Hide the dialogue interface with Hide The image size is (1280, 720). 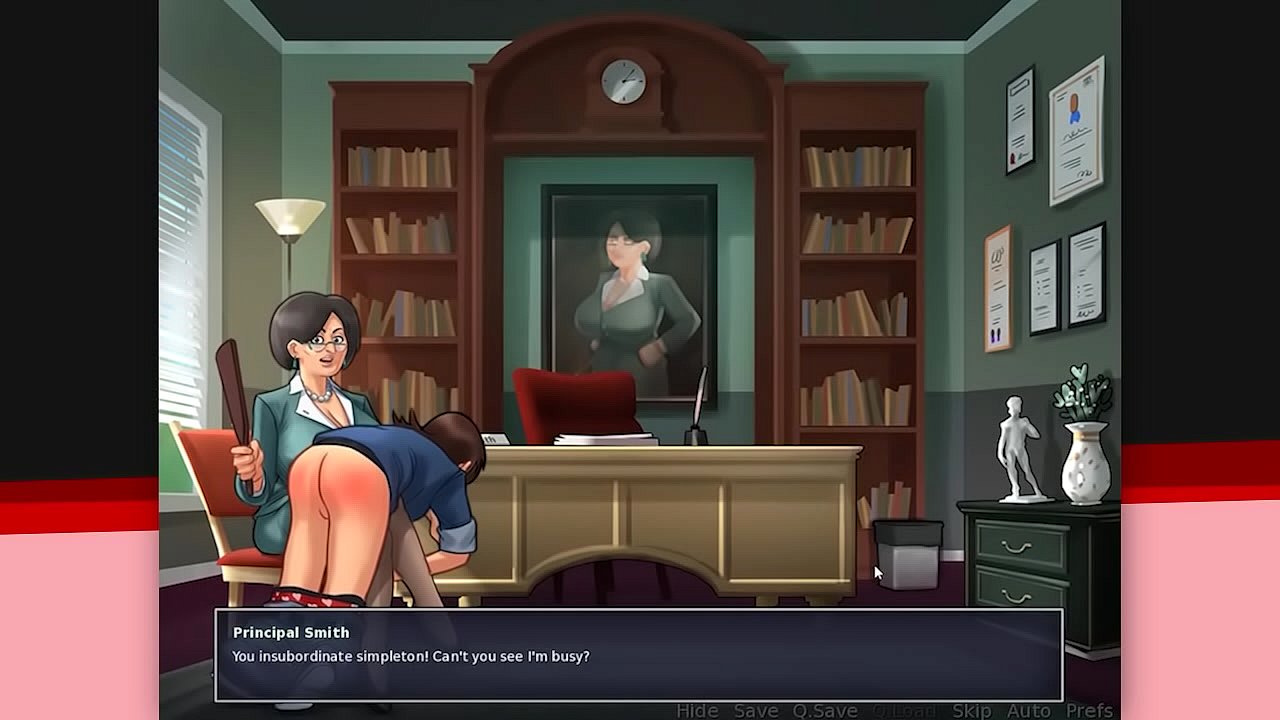tap(697, 710)
